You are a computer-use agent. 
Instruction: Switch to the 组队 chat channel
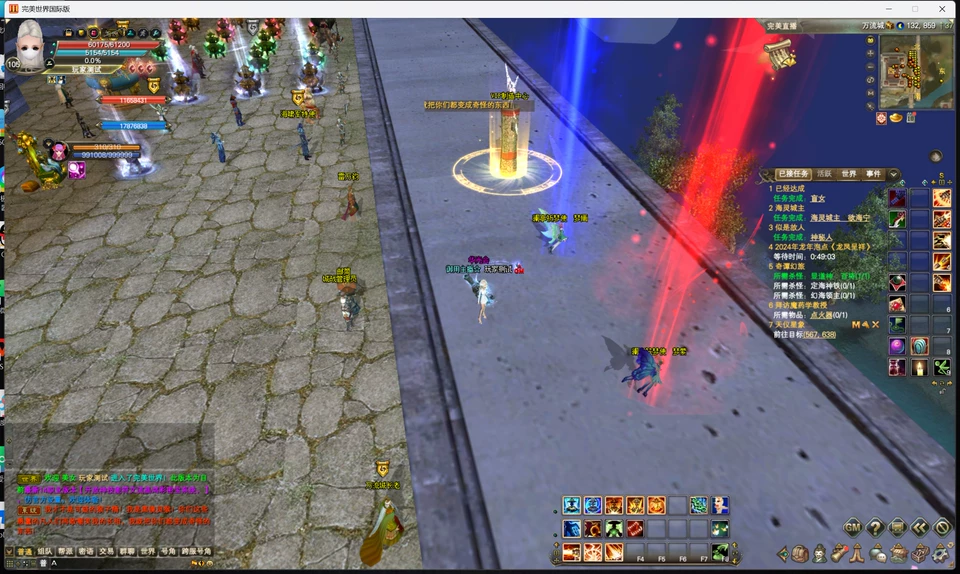coord(45,551)
